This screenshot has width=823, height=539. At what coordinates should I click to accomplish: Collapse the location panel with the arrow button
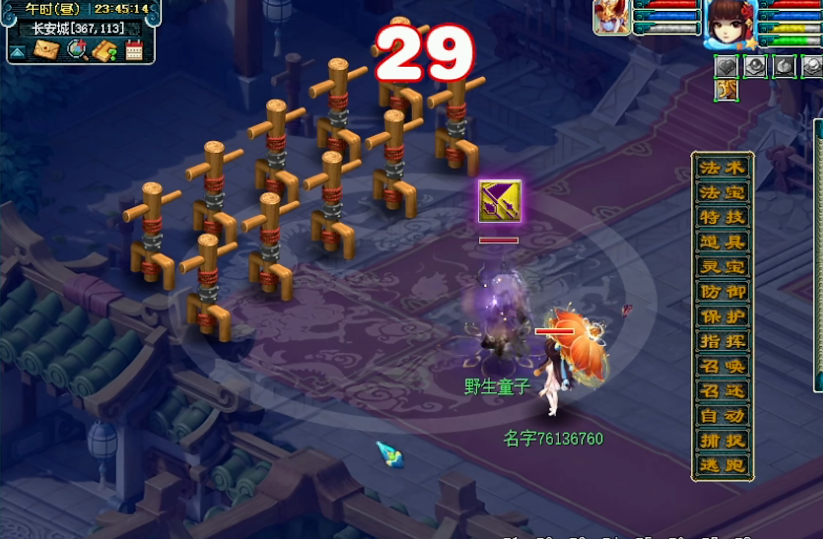click(18, 50)
